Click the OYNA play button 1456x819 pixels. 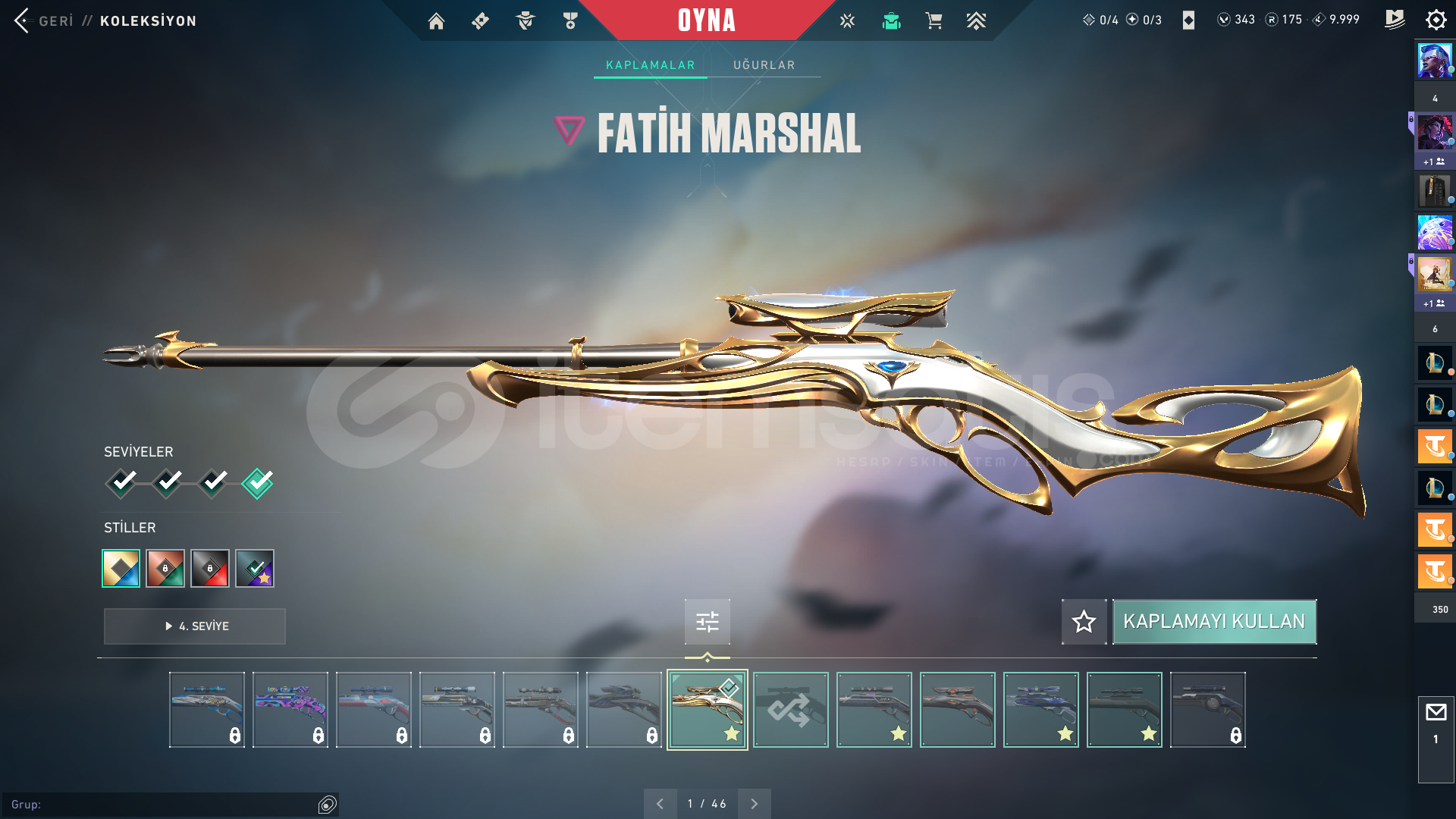(706, 20)
